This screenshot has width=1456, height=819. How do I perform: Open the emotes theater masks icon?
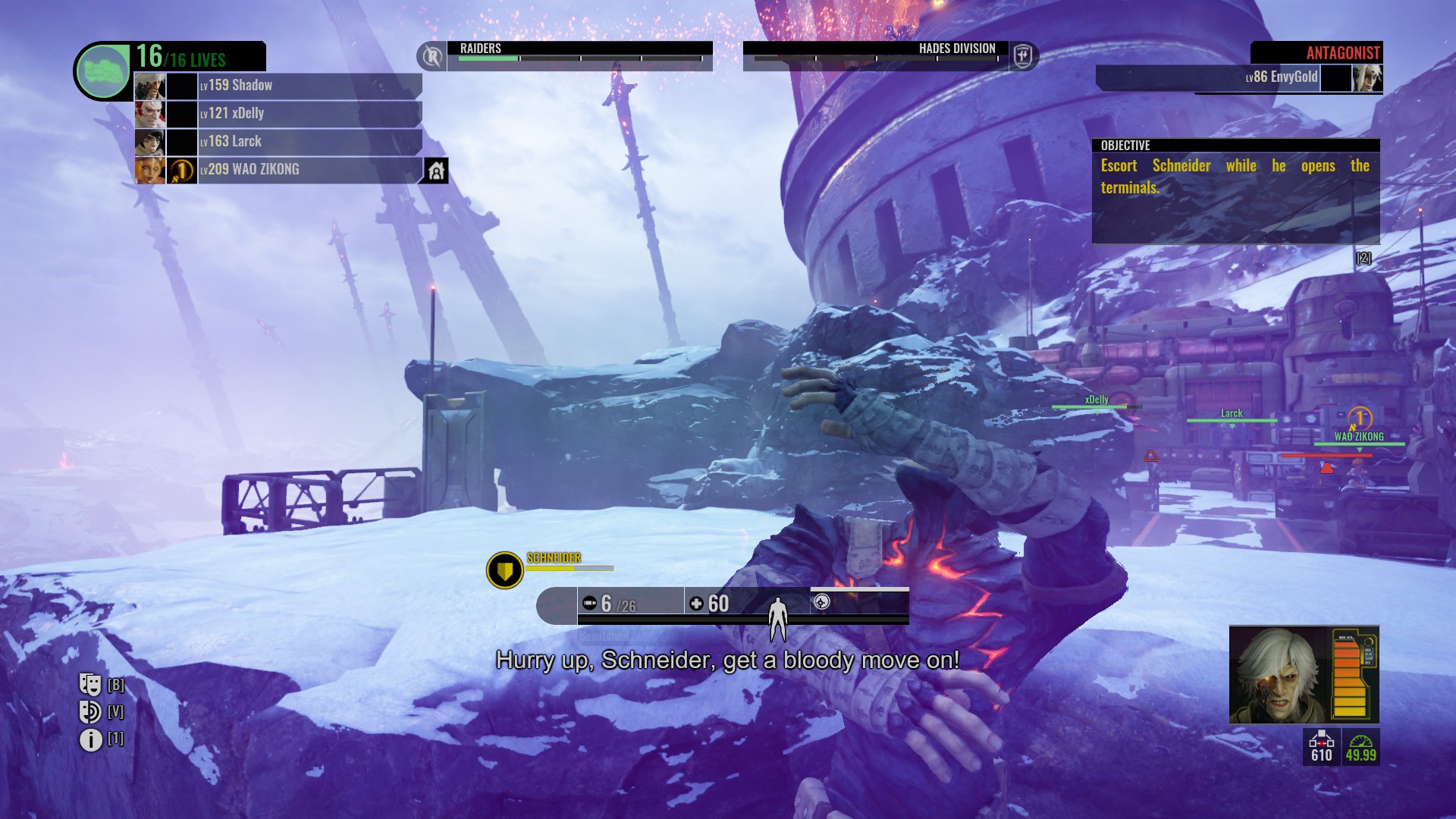point(90,685)
